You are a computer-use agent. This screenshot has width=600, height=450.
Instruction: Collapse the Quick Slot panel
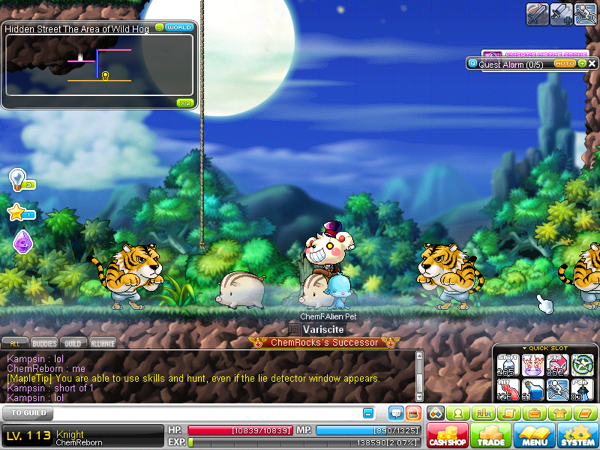pos(526,349)
